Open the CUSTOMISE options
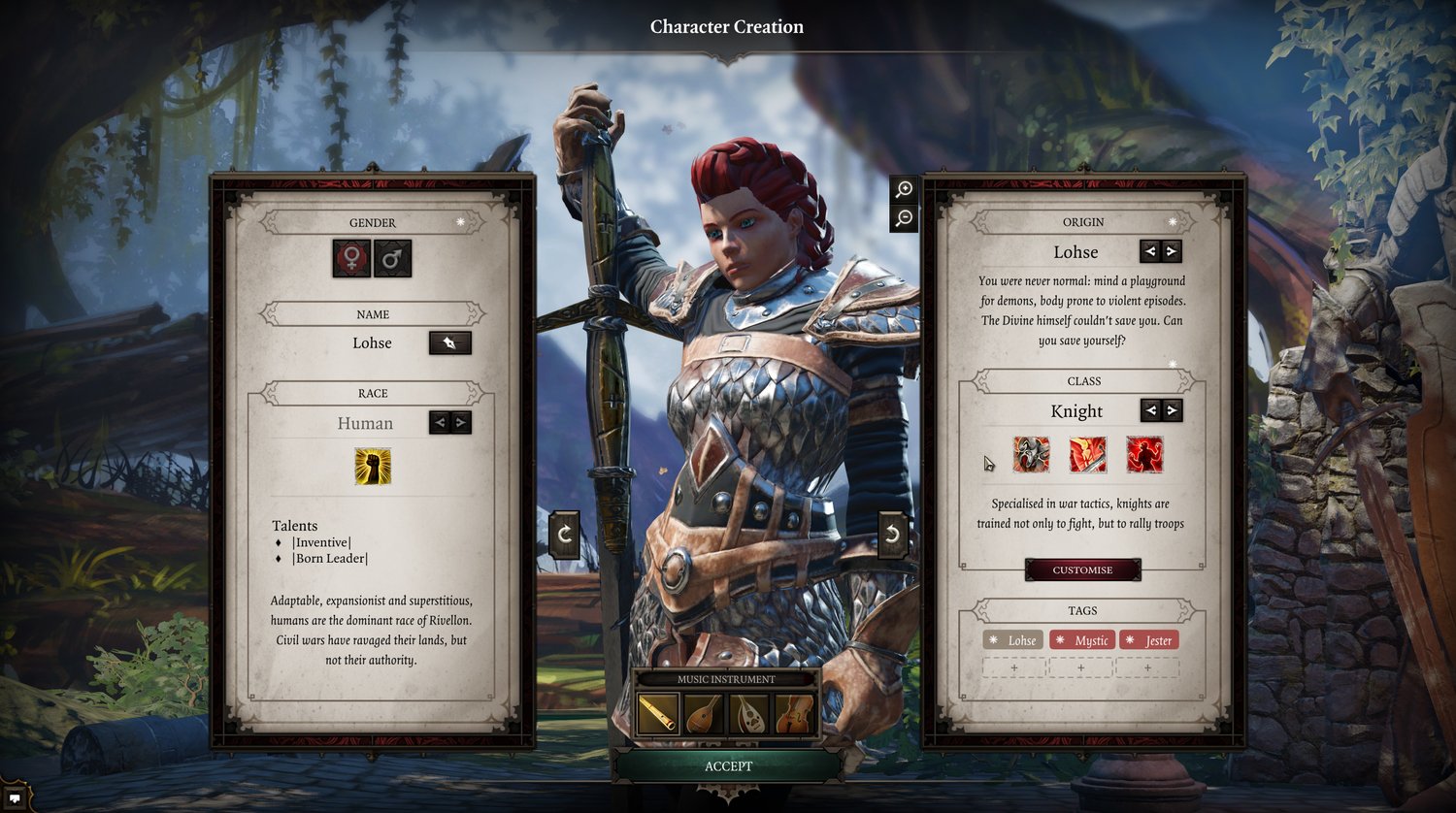 1082,569
